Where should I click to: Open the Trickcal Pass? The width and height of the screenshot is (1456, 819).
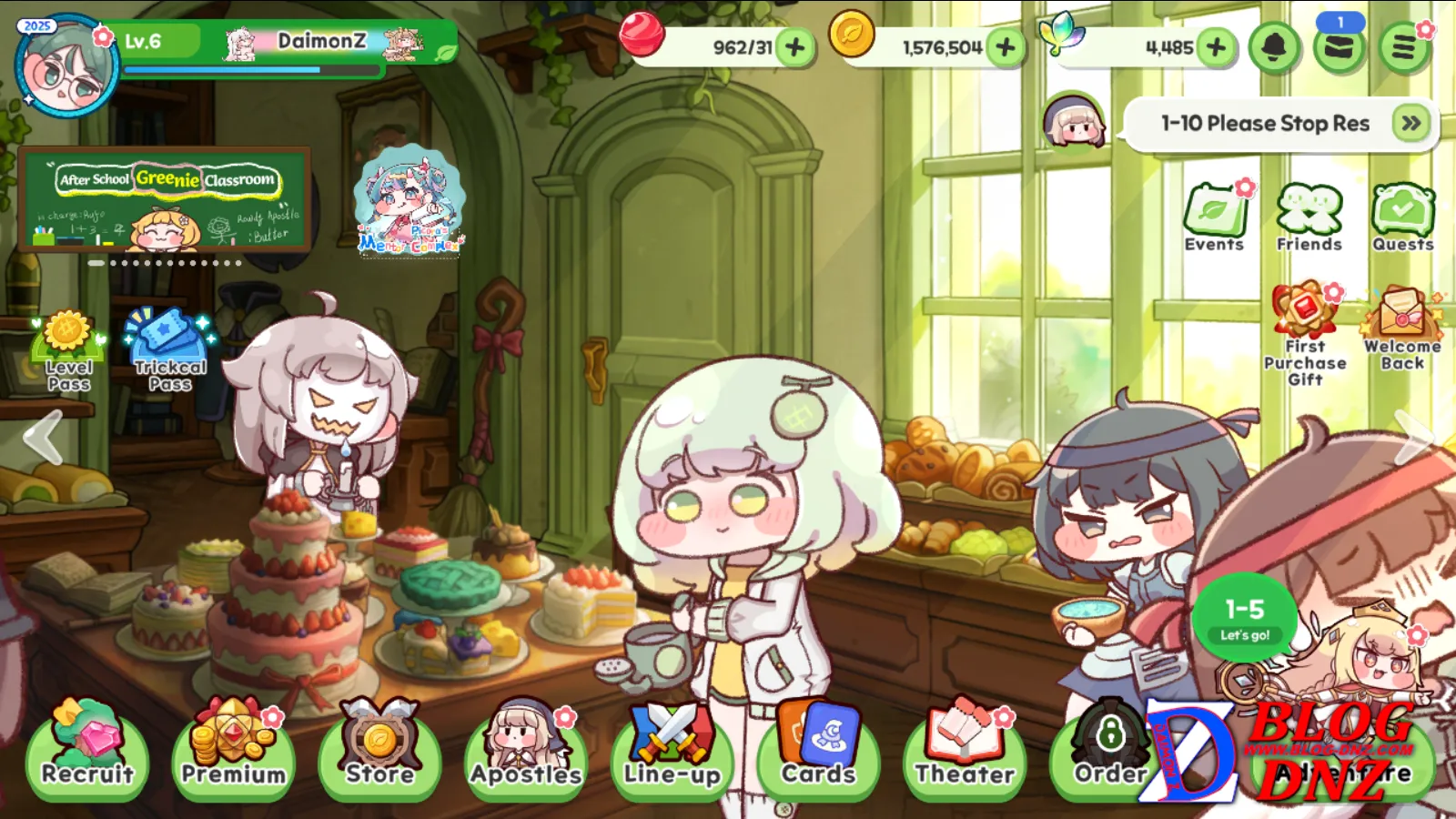click(169, 350)
